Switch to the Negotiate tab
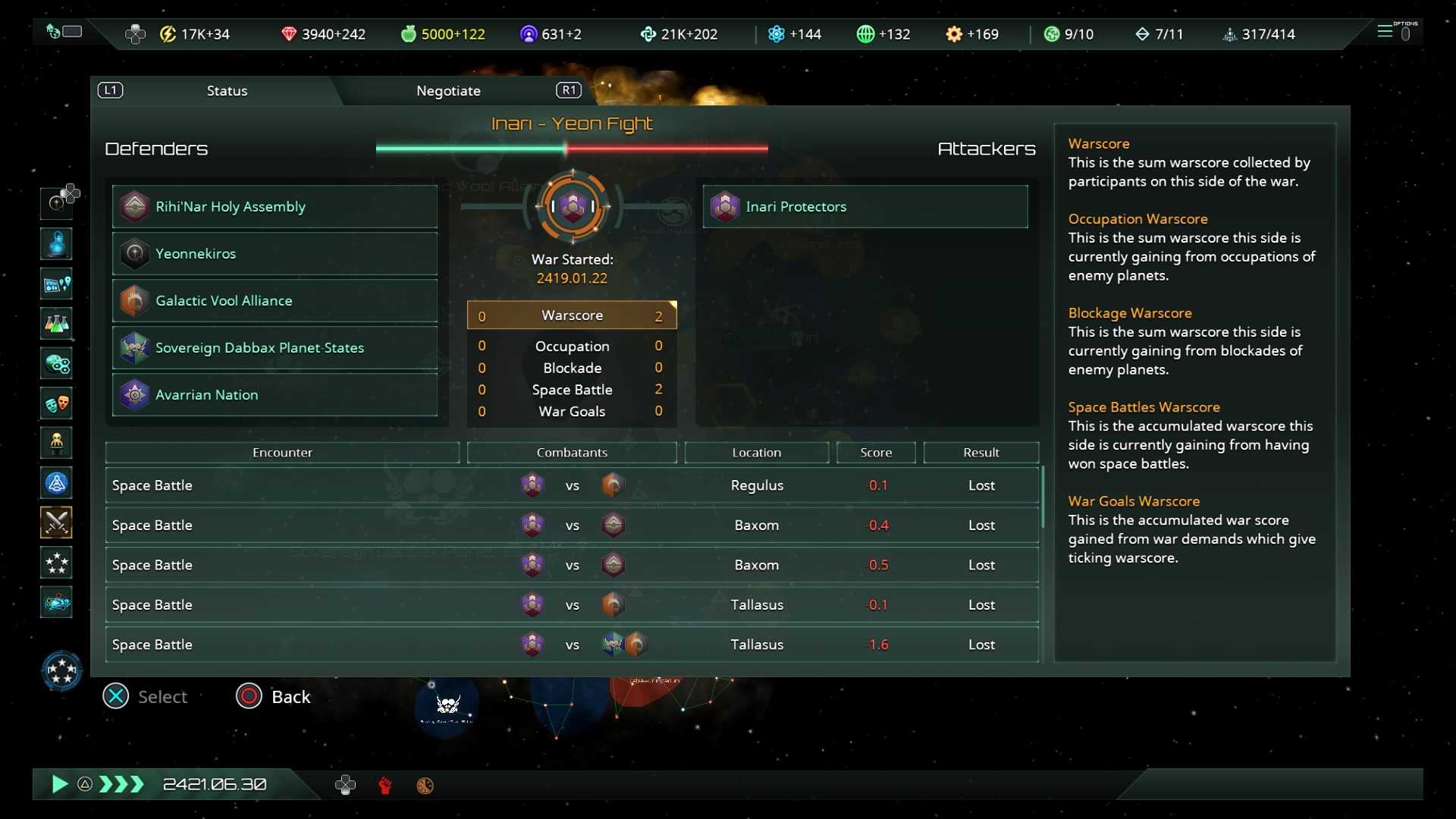This screenshot has width=1456, height=819. pos(448,91)
